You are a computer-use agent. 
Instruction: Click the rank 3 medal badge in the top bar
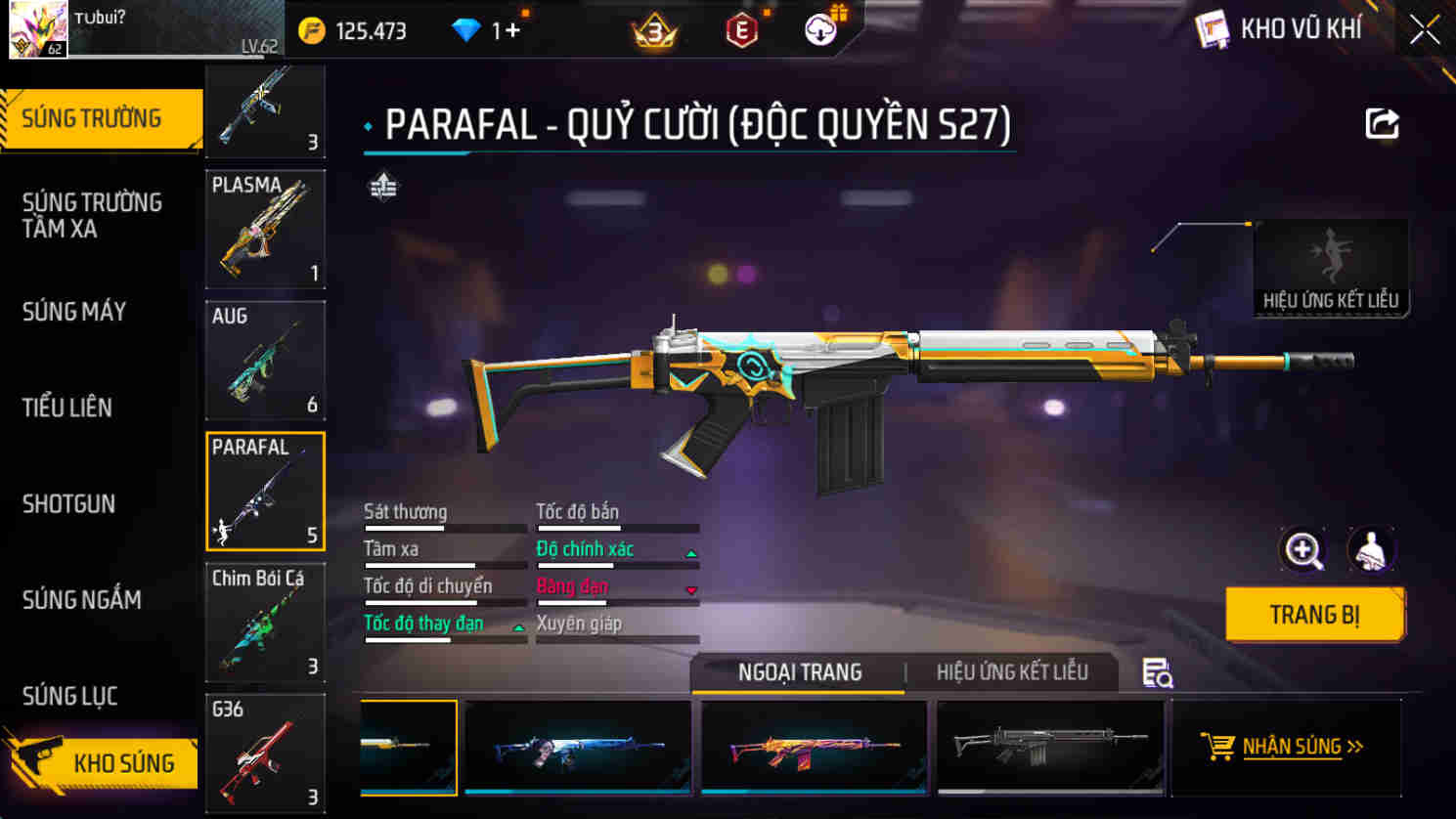[x=657, y=30]
